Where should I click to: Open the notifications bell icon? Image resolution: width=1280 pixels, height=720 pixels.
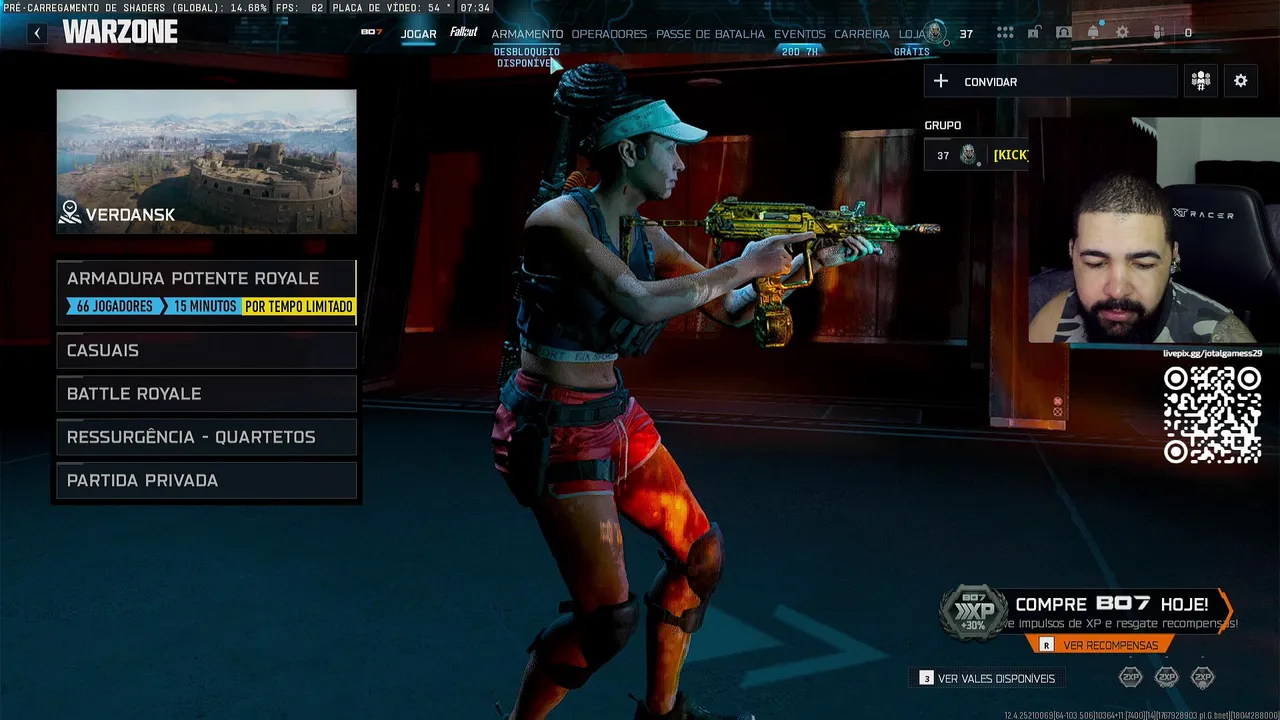(x=1093, y=33)
